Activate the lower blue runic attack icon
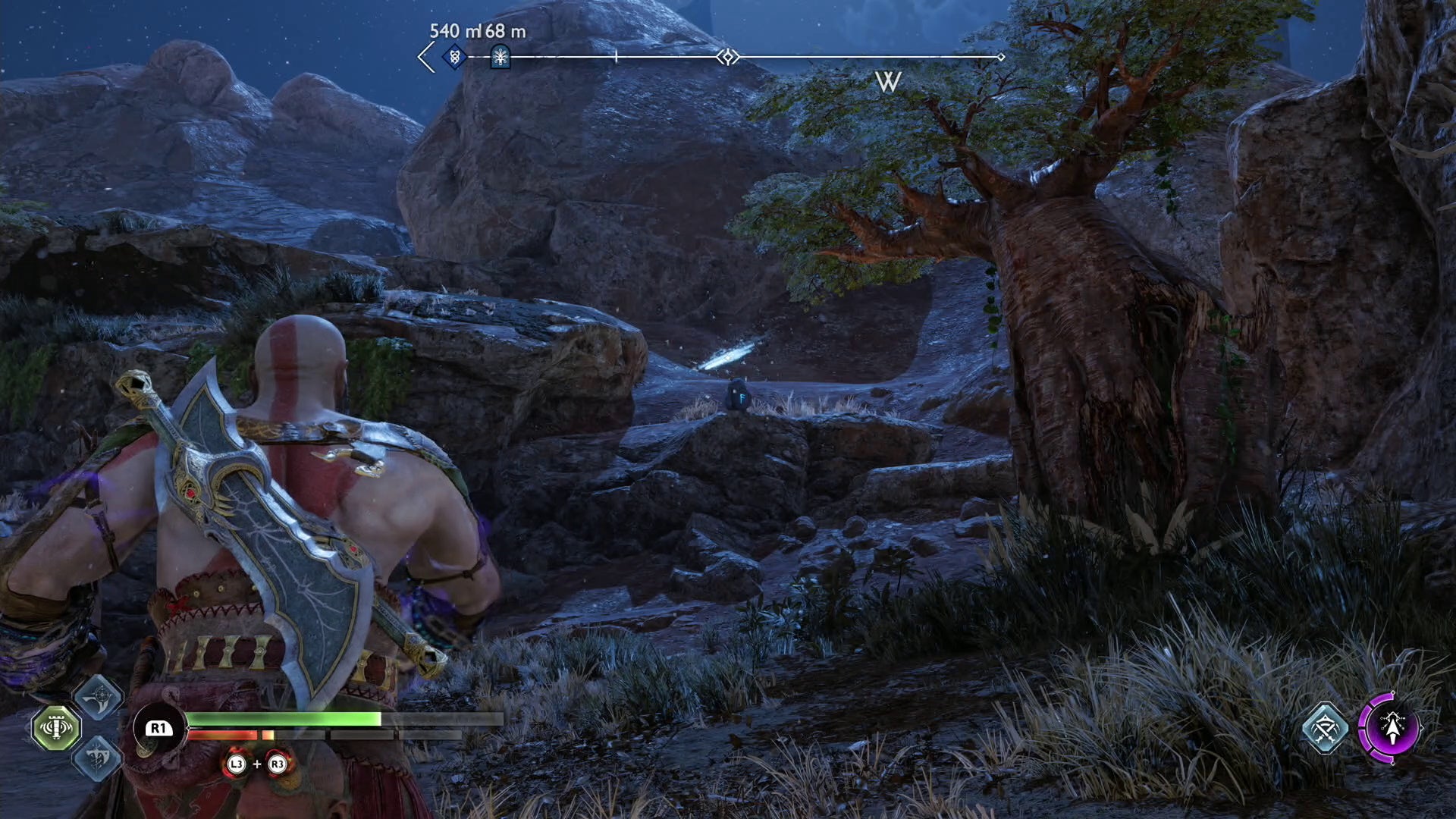The width and height of the screenshot is (1456, 819). tap(99, 758)
